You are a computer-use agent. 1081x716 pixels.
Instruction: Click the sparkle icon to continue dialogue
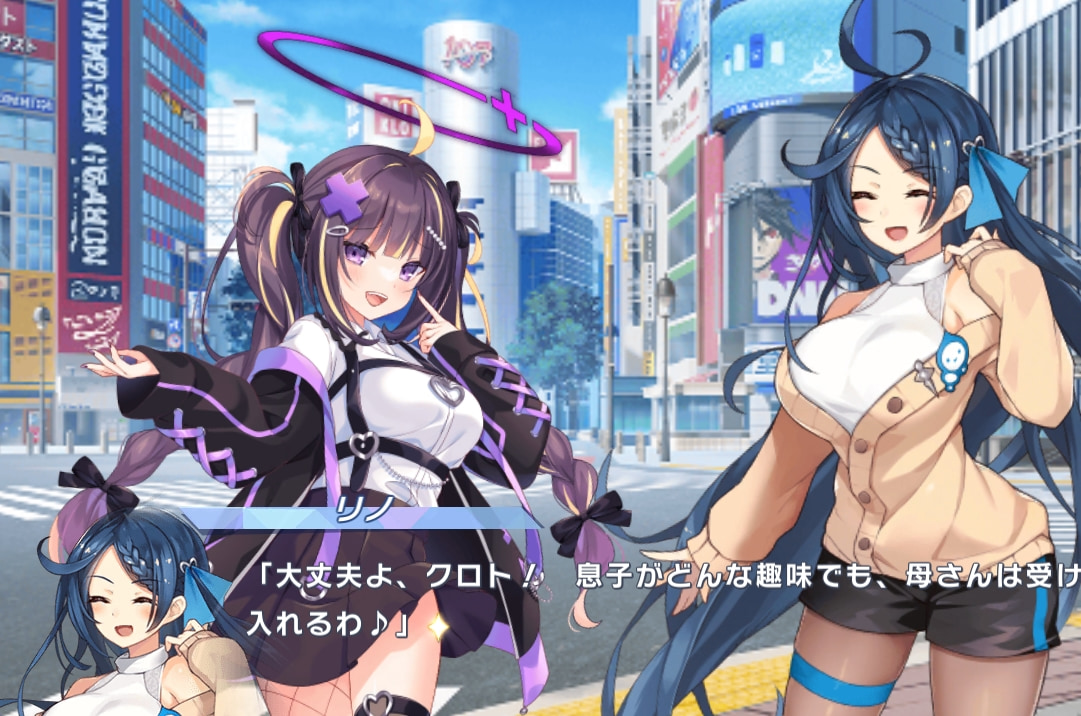click(x=437, y=626)
